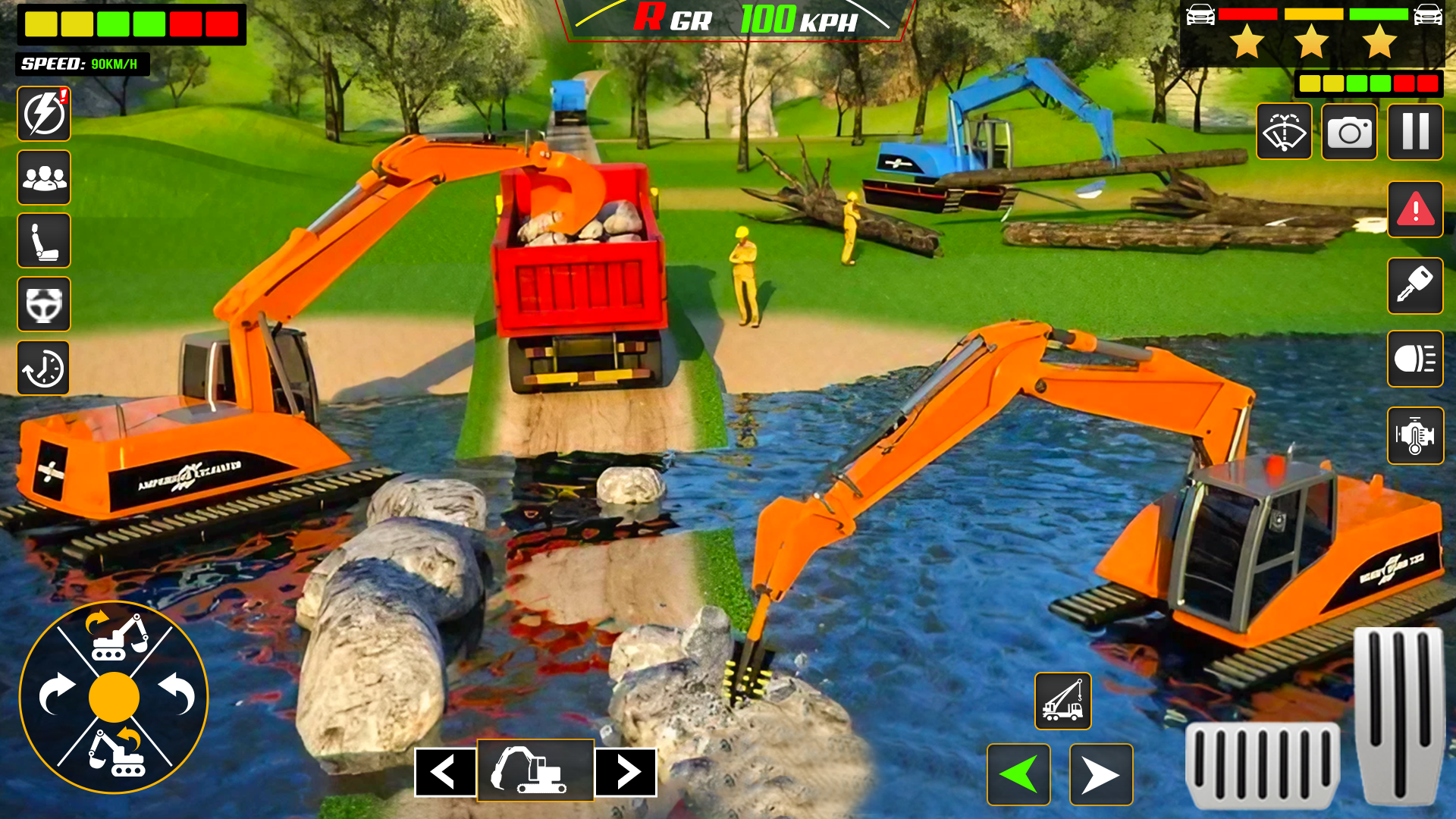Open the timer icon on left sidebar
1456x819 pixels.
(x=43, y=367)
